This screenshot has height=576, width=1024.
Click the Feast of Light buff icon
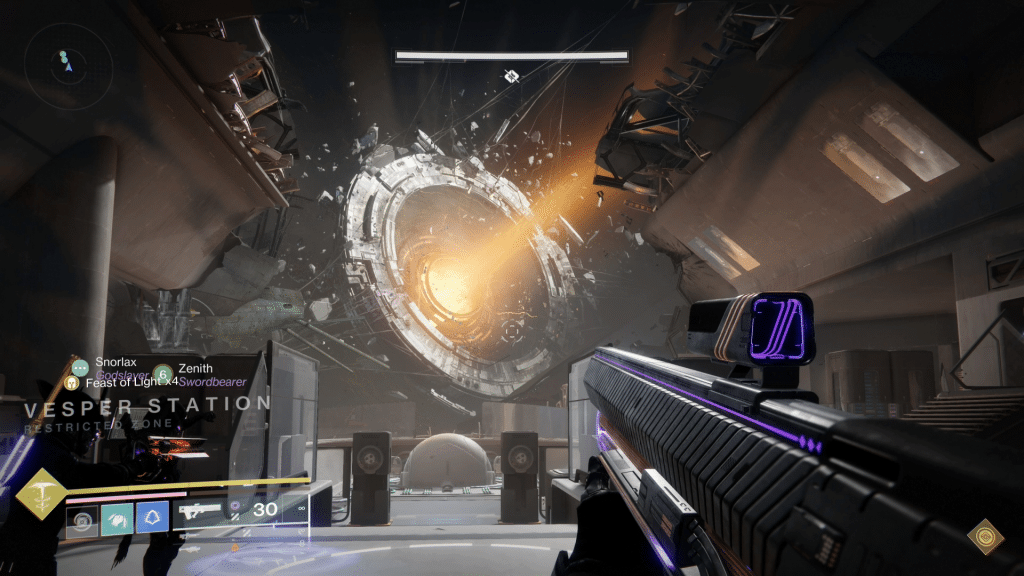pos(71,382)
